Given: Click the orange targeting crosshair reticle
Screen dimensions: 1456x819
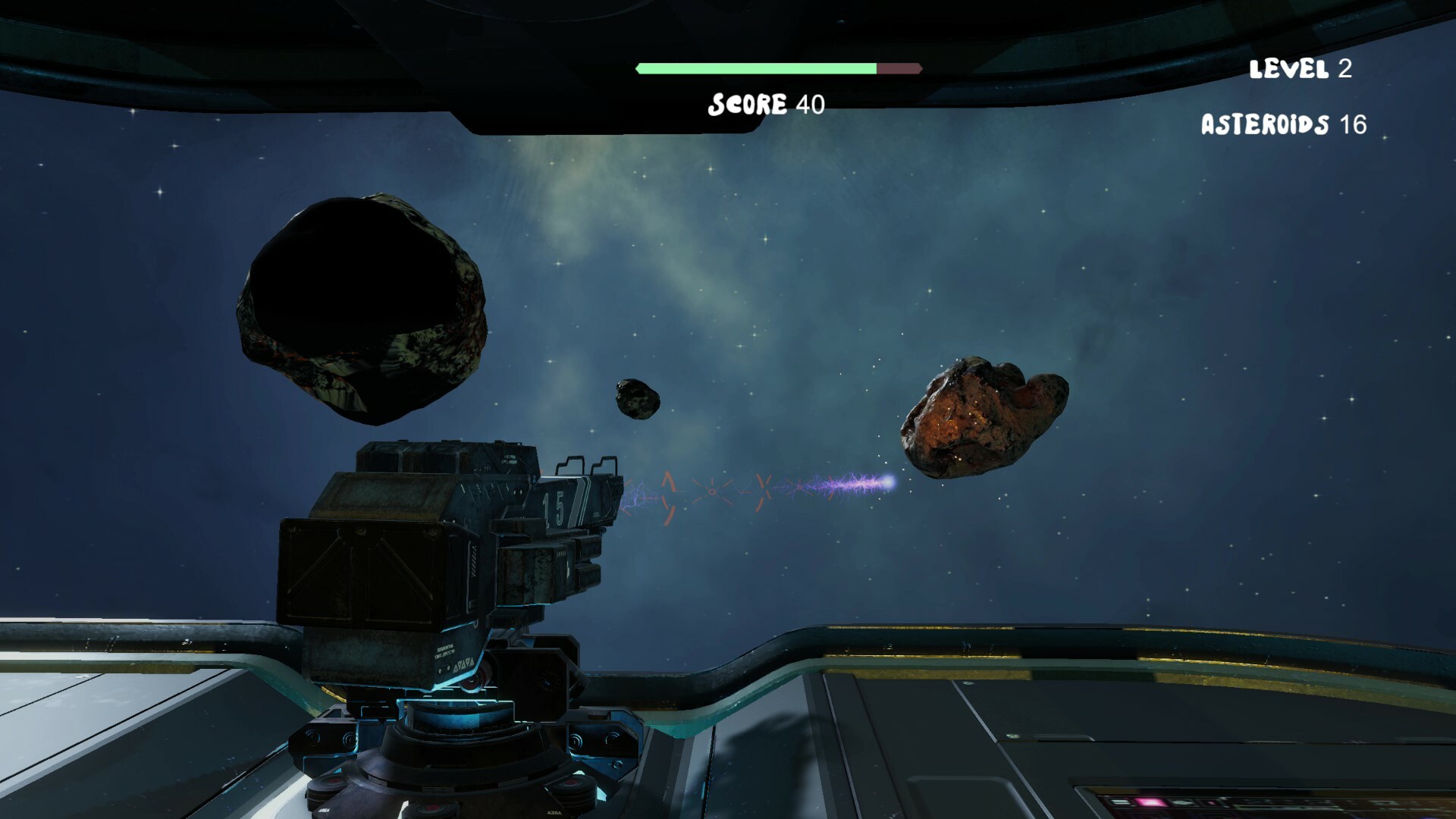Looking at the screenshot, I should point(713,493).
